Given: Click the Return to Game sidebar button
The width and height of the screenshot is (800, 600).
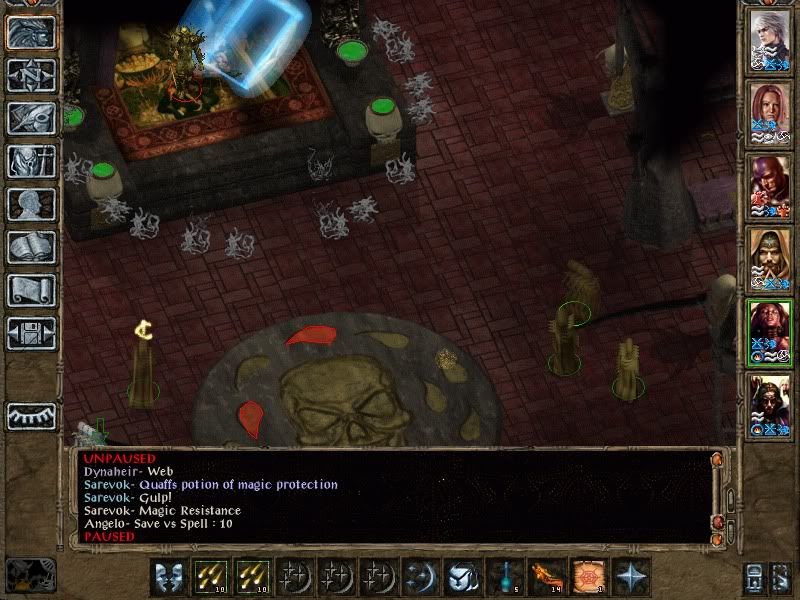Looking at the screenshot, I should (x=31, y=33).
